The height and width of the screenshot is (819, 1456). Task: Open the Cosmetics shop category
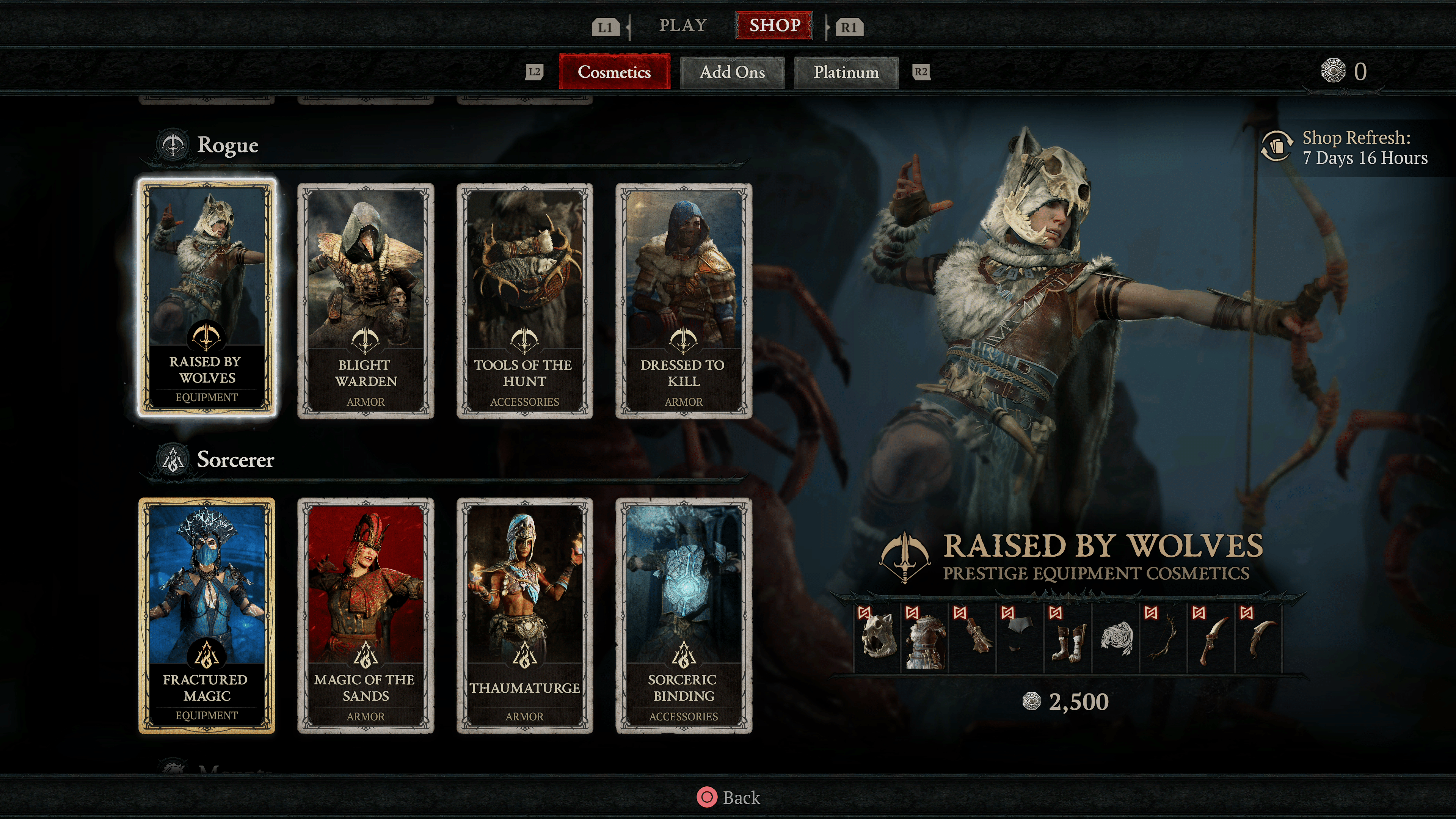pyautogui.click(x=614, y=72)
